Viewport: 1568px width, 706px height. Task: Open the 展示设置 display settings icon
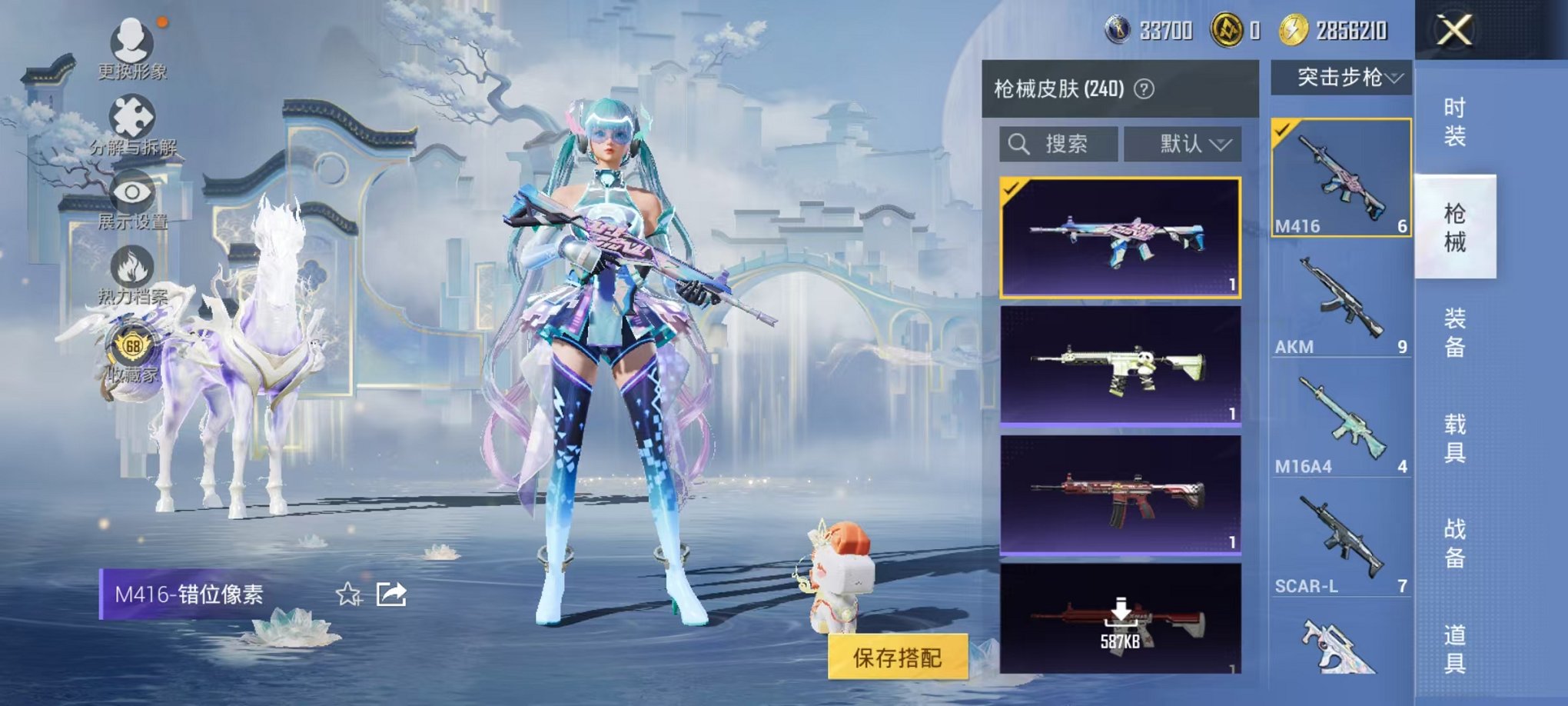pyautogui.click(x=132, y=192)
